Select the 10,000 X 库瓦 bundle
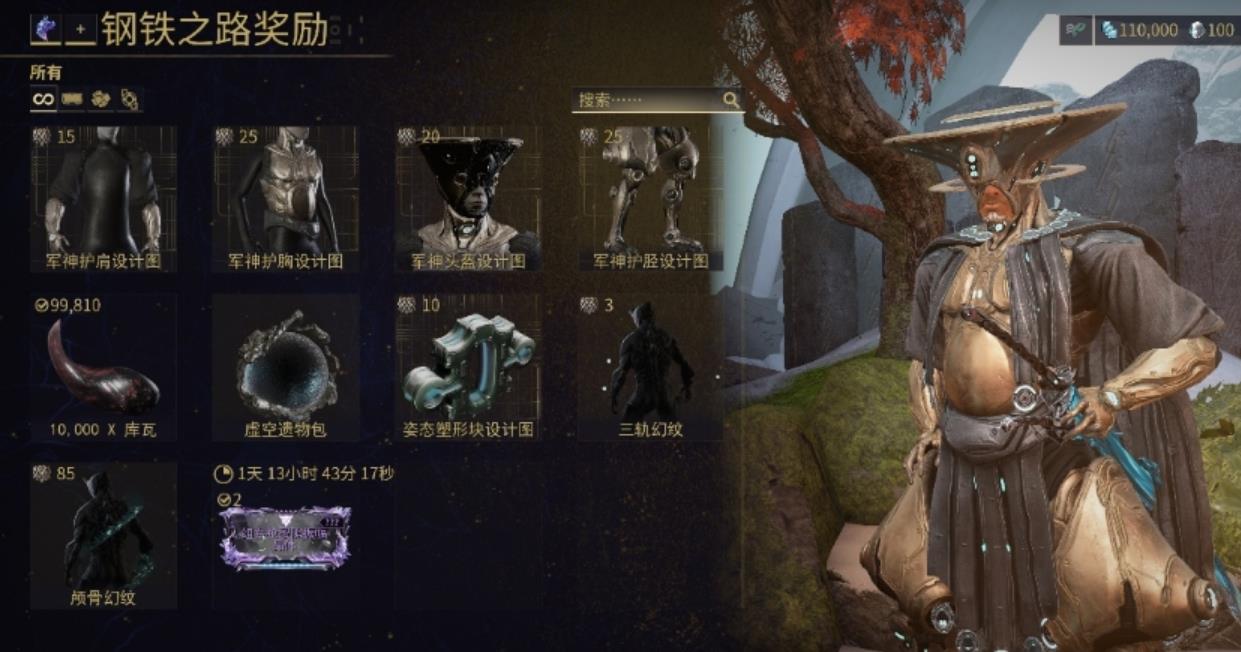Screen dimensions: 1241x652 [103, 366]
